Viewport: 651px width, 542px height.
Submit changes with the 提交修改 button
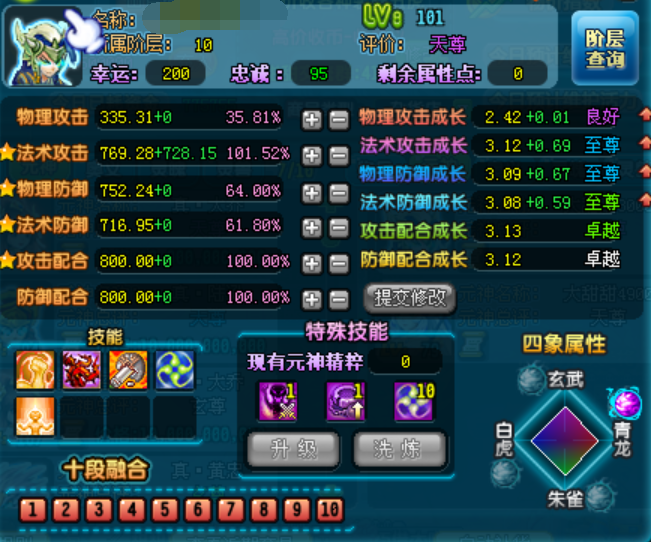click(412, 297)
